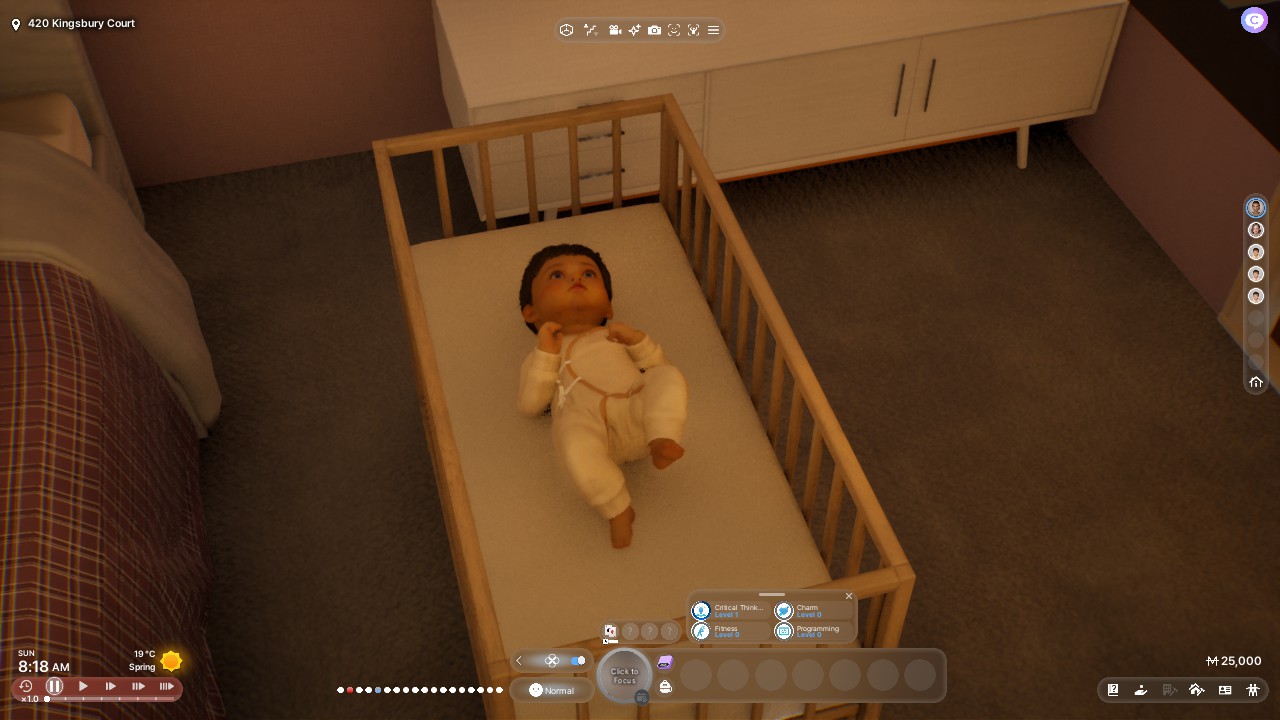Adjust the x1.0 playback speed slider
The image size is (1280, 720).
[46, 699]
